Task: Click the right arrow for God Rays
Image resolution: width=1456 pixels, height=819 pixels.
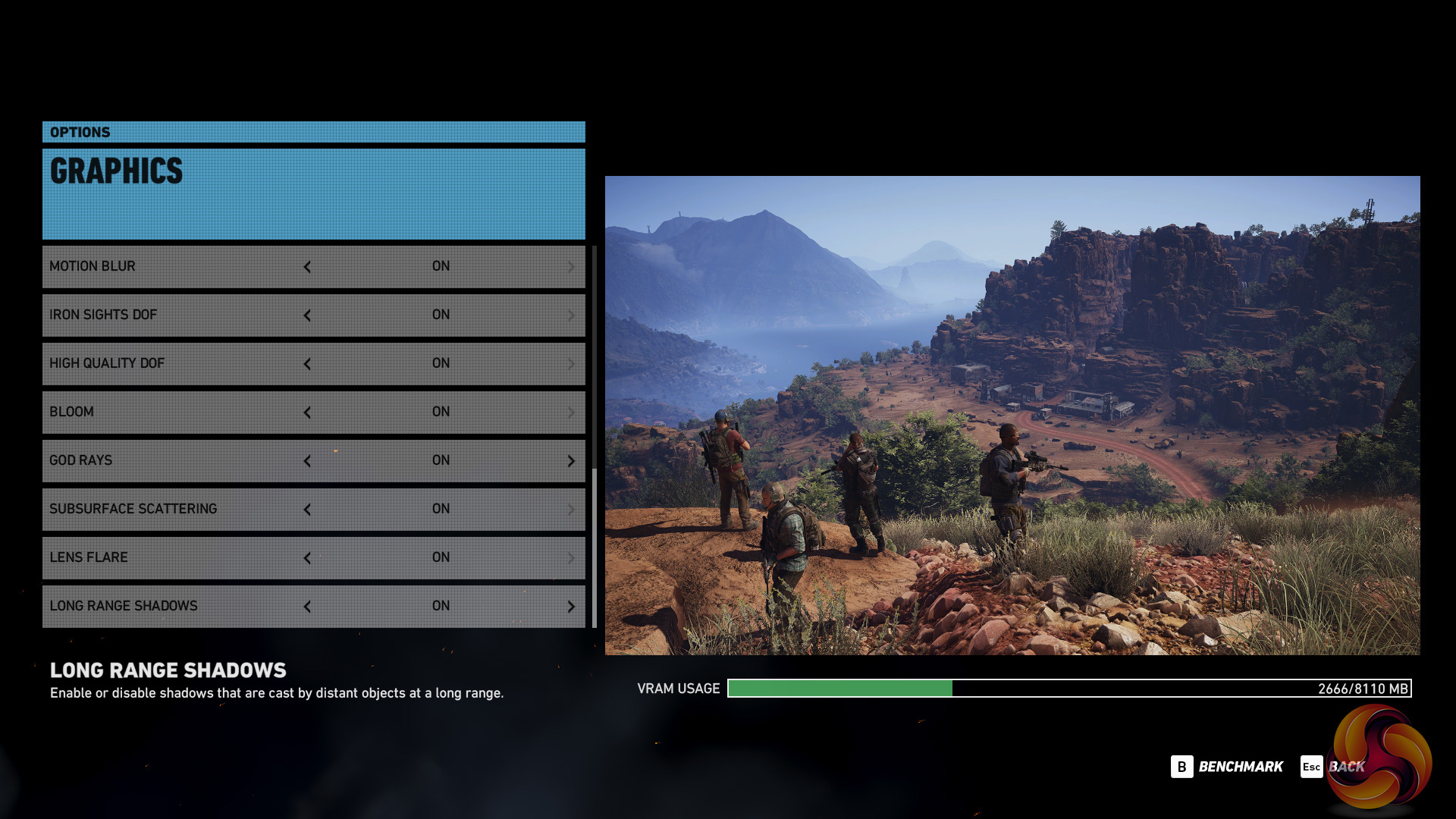Action: coord(571,461)
